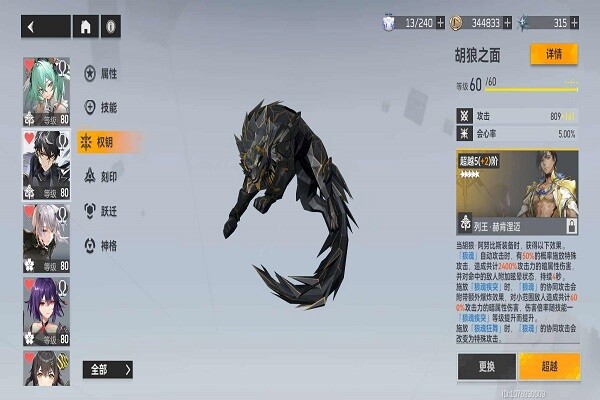Choose the black-haired male character portrait
Screen dimensions: 600x400
(46, 165)
